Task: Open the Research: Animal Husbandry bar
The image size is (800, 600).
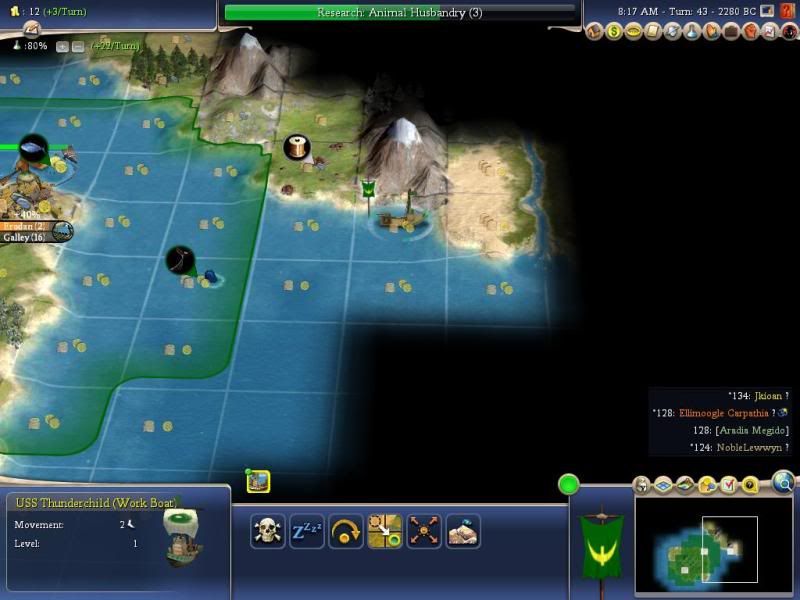Action: [400, 13]
